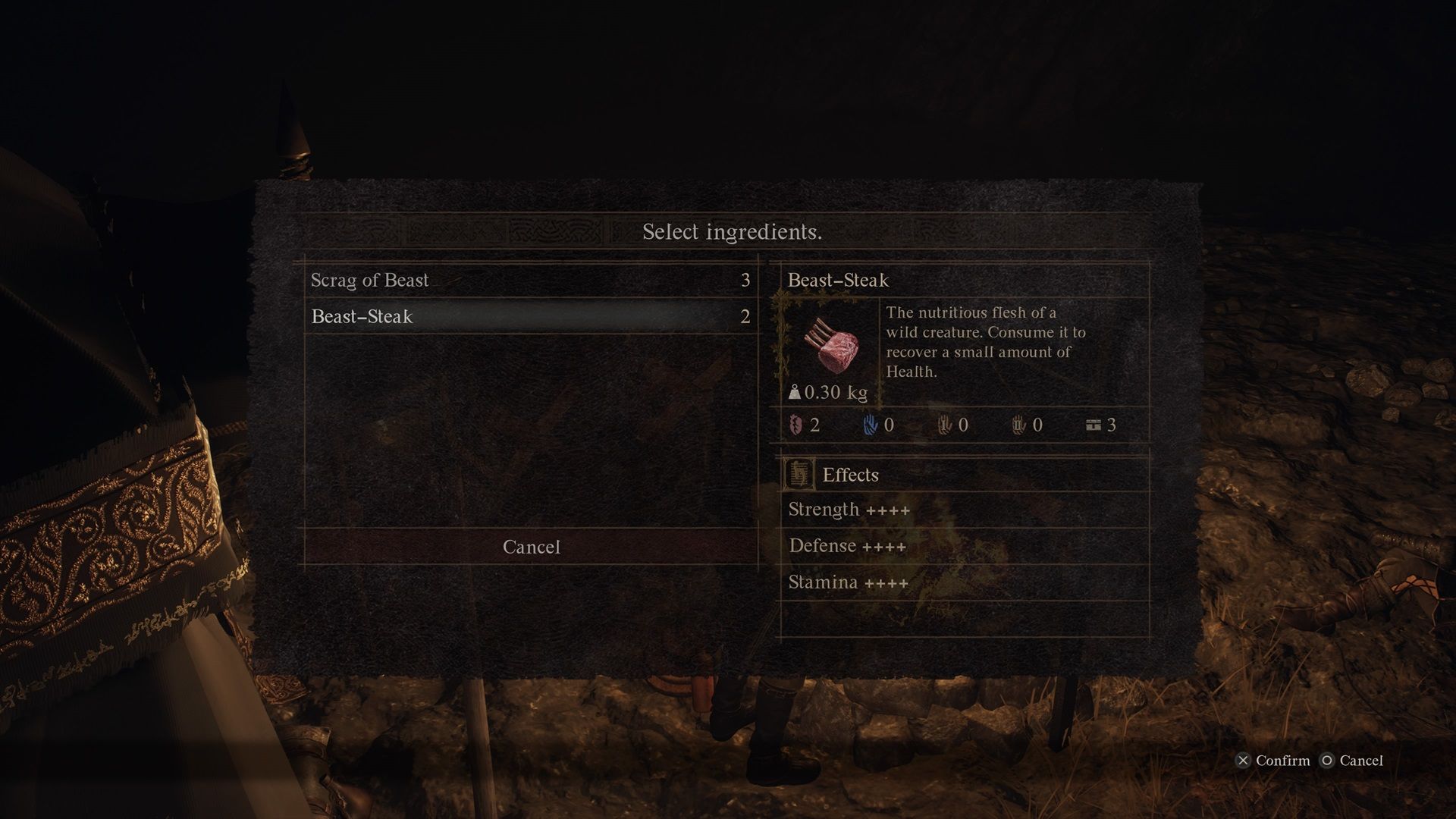Click the Defense ++++ effect entry

point(847,546)
